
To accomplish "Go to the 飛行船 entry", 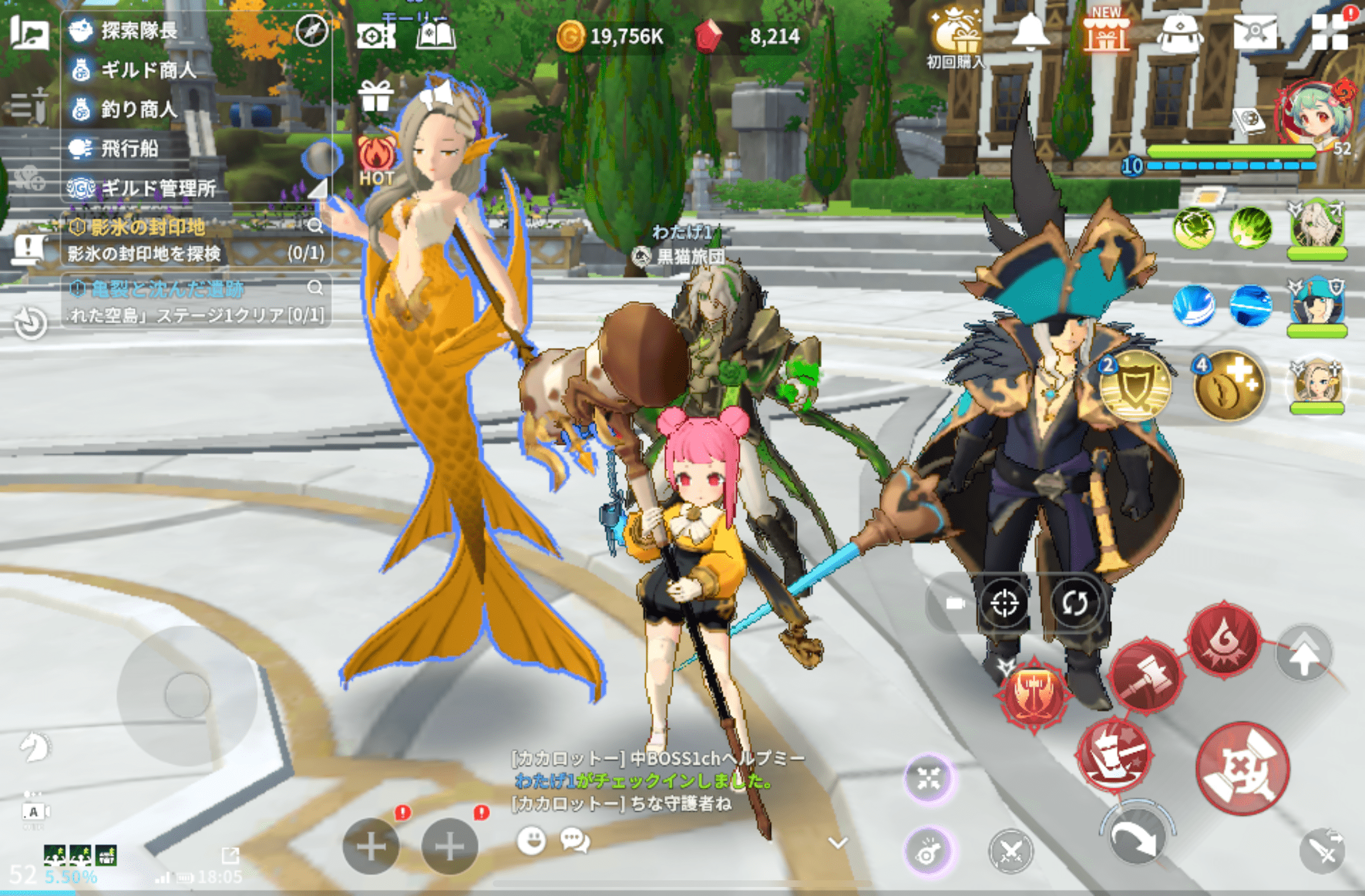I will click(129, 149).
